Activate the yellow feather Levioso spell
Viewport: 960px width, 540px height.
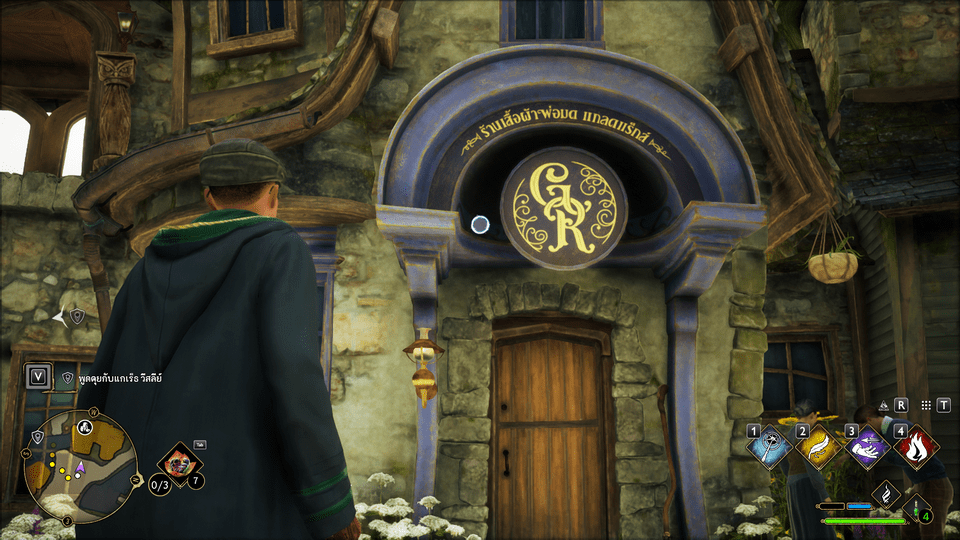pyautogui.click(x=818, y=447)
